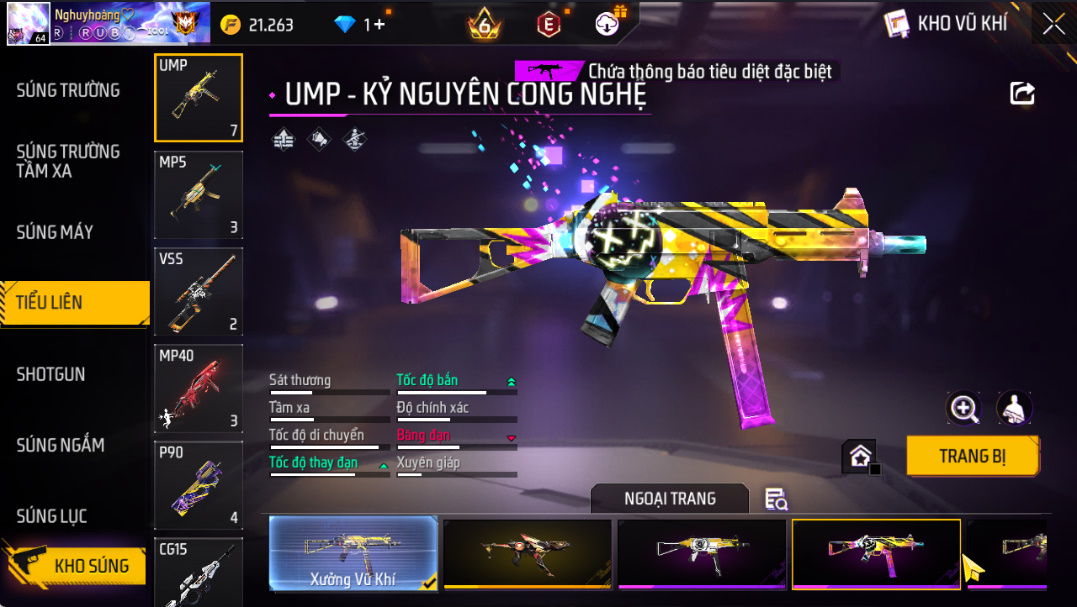Image resolution: width=1077 pixels, height=607 pixels.
Task: Choose the SHOTGUN category
Action: click(51, 374)
